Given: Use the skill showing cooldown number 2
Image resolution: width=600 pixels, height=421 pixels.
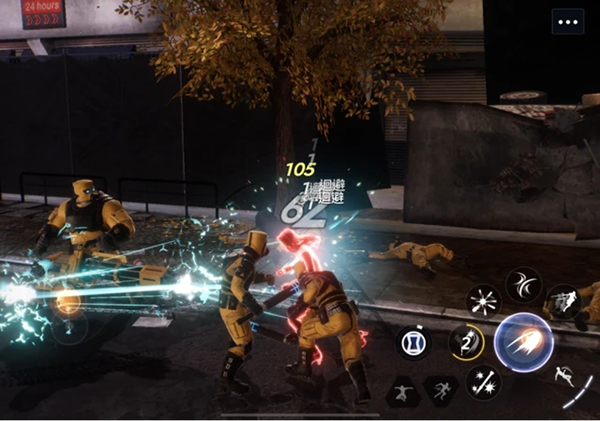Looking at the screenshot, I should pyautogui.click(x=465, y=342).
